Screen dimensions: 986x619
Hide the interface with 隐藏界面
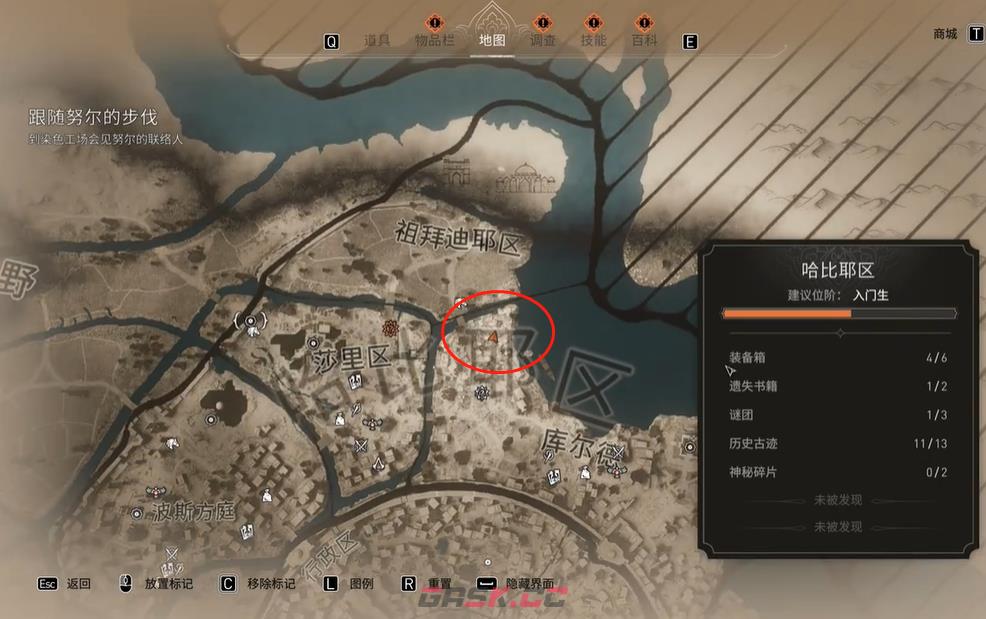click(530, 584)
